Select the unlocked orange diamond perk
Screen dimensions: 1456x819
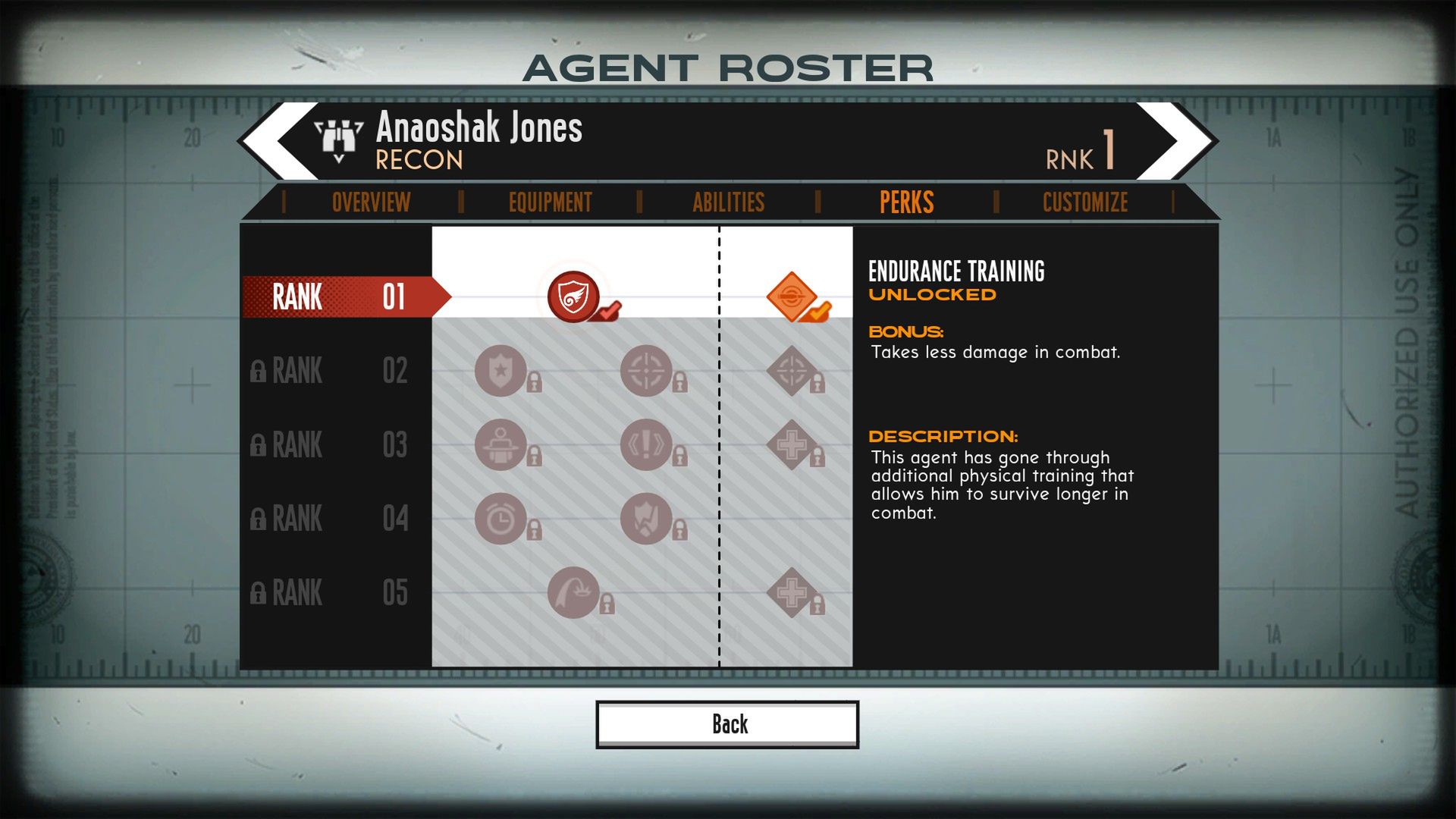pyautogui.click(x=791, y=297)
